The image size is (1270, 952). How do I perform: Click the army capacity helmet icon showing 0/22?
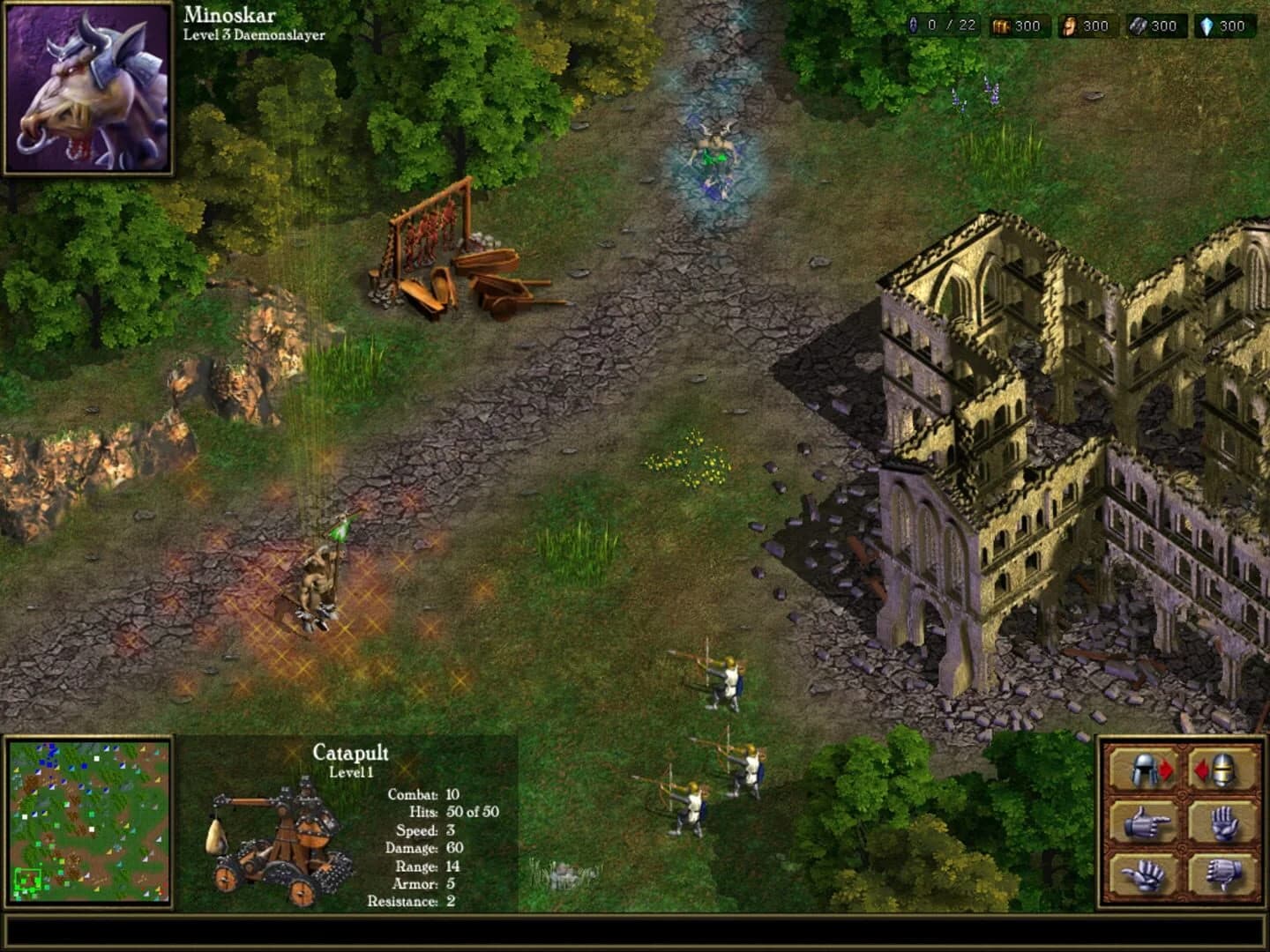[914, 26]
